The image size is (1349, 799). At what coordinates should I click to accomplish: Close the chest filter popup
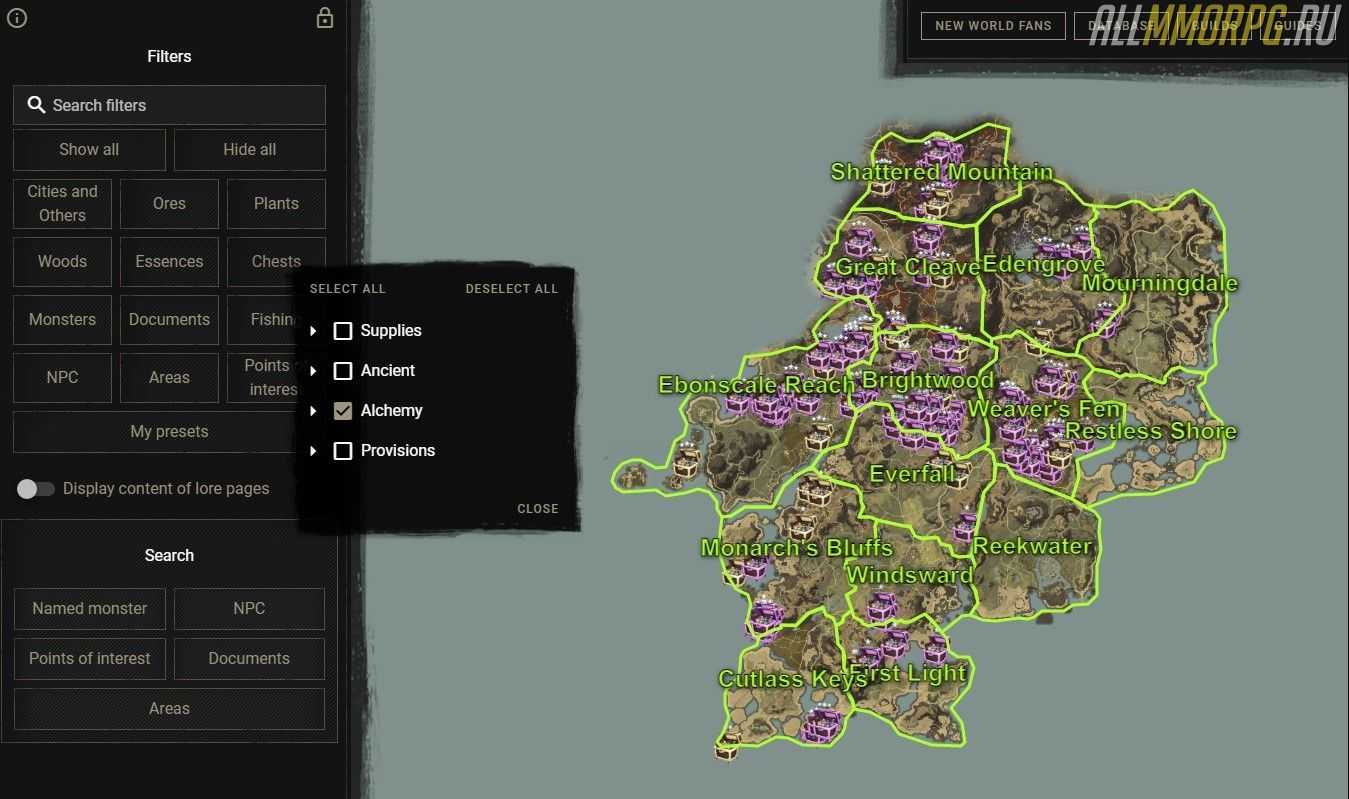click(537, 509)
